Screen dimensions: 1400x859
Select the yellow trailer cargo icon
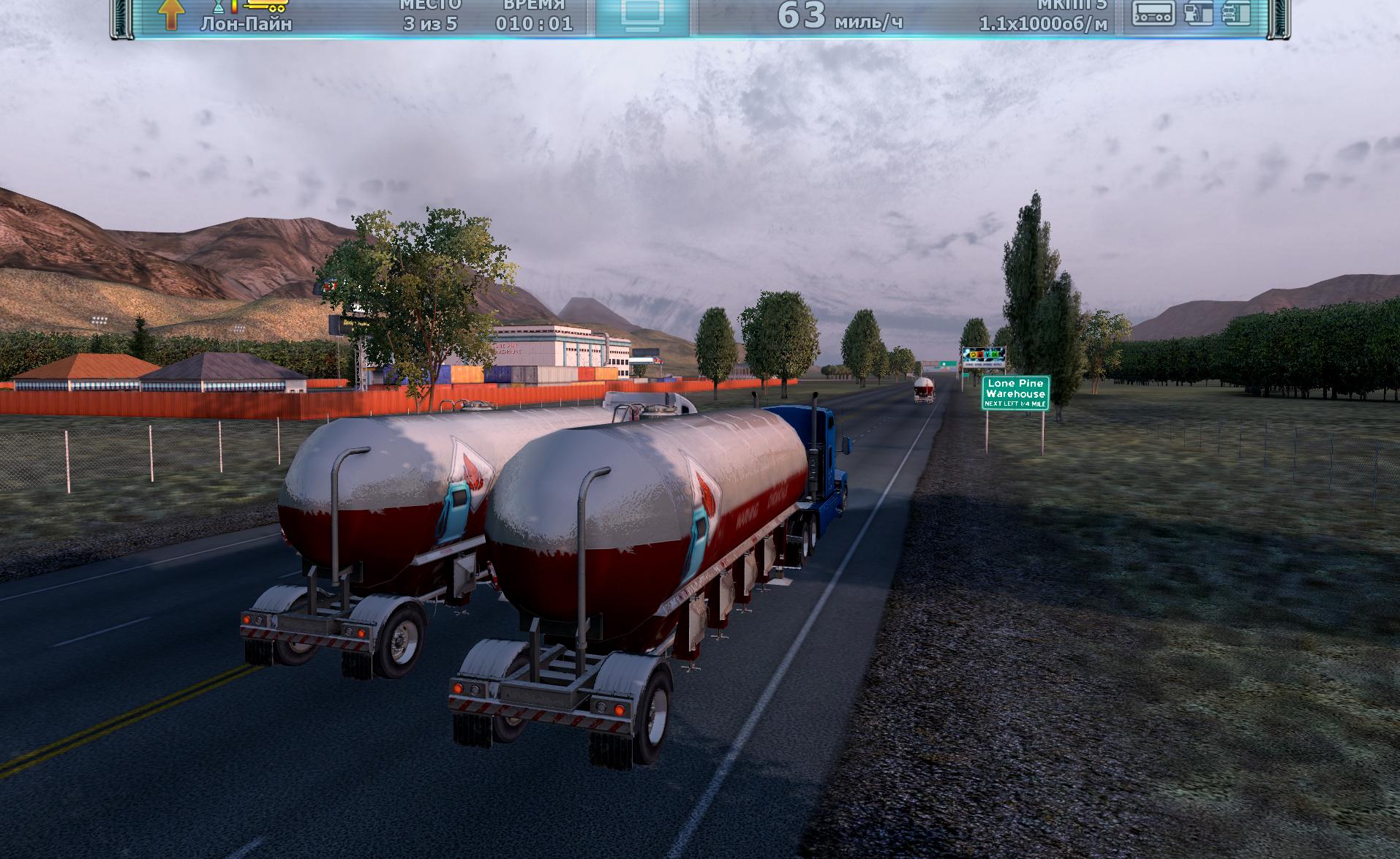tap(267, 6)
